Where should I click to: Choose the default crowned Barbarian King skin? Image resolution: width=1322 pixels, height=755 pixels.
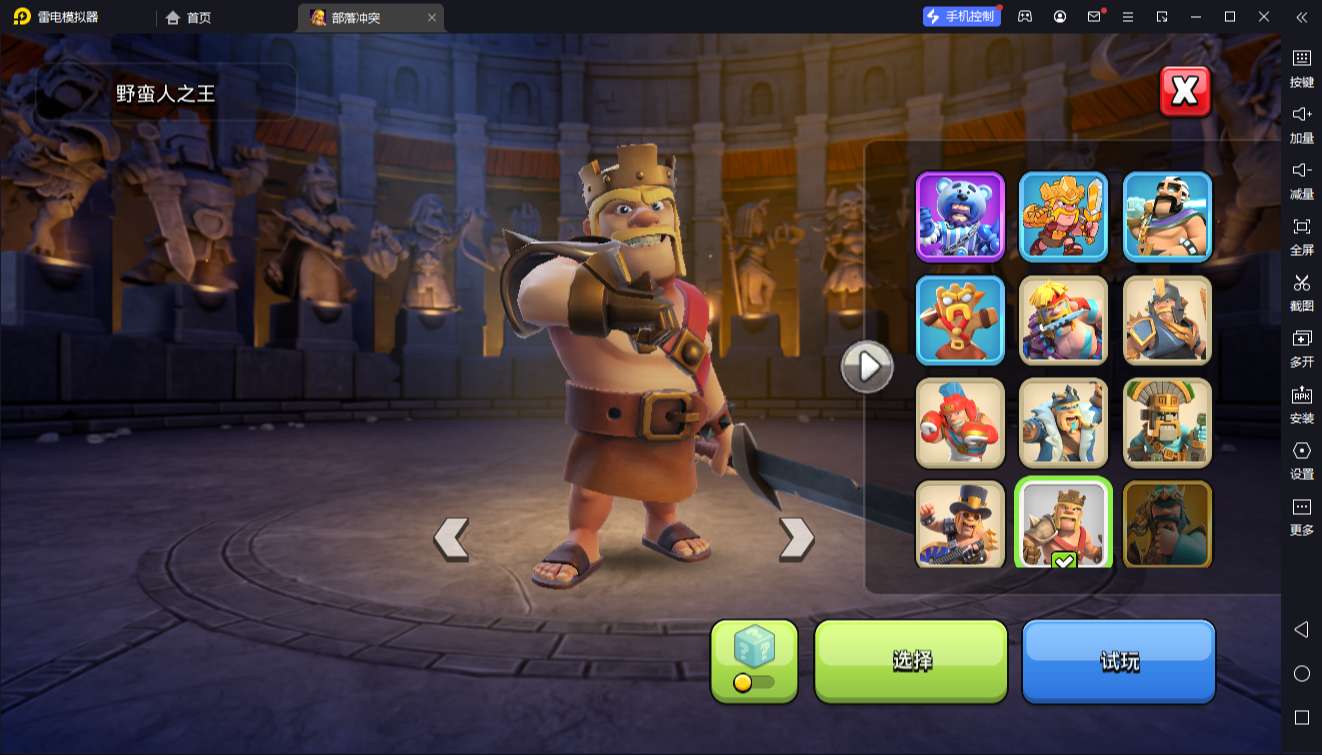click(x=1063, y=522)
